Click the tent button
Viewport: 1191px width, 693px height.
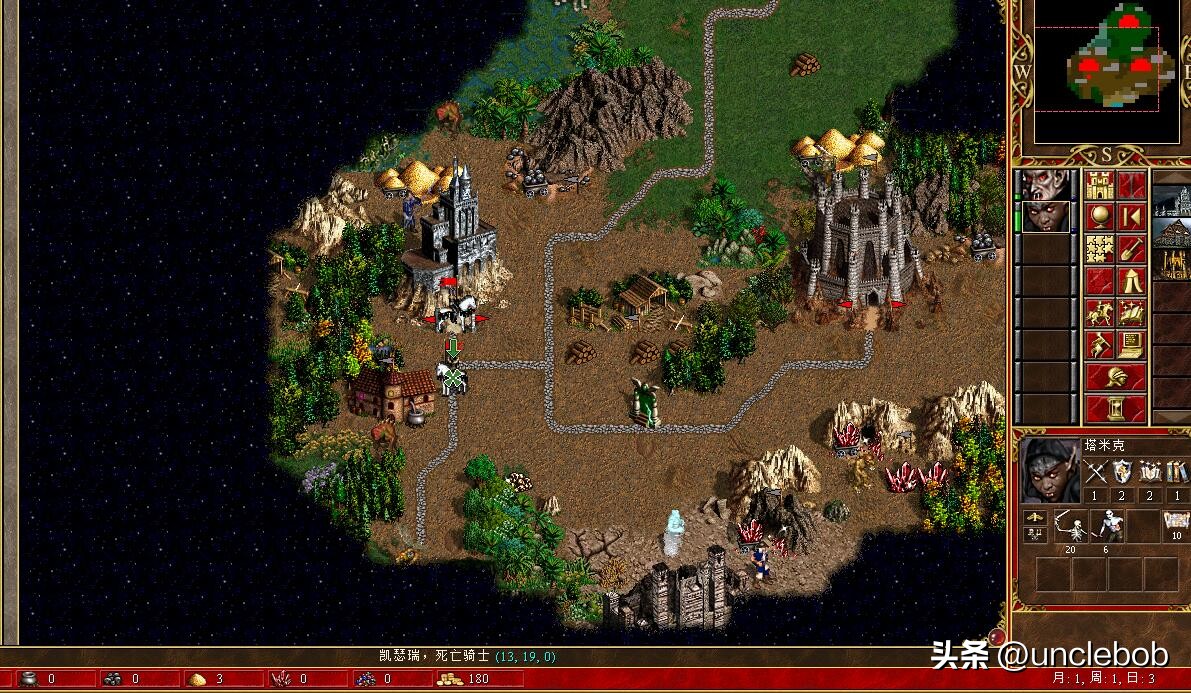(x=1131, y=281)
